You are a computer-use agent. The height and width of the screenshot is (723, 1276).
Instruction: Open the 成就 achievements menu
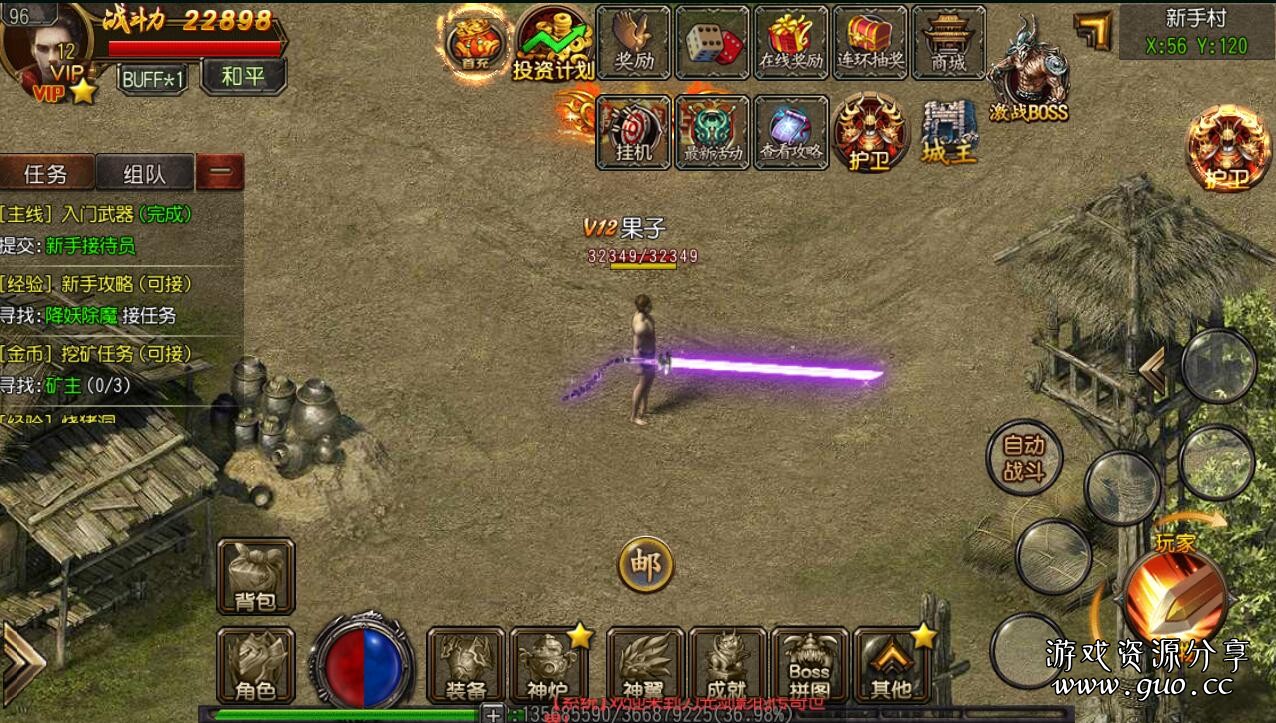coord(727,665)
